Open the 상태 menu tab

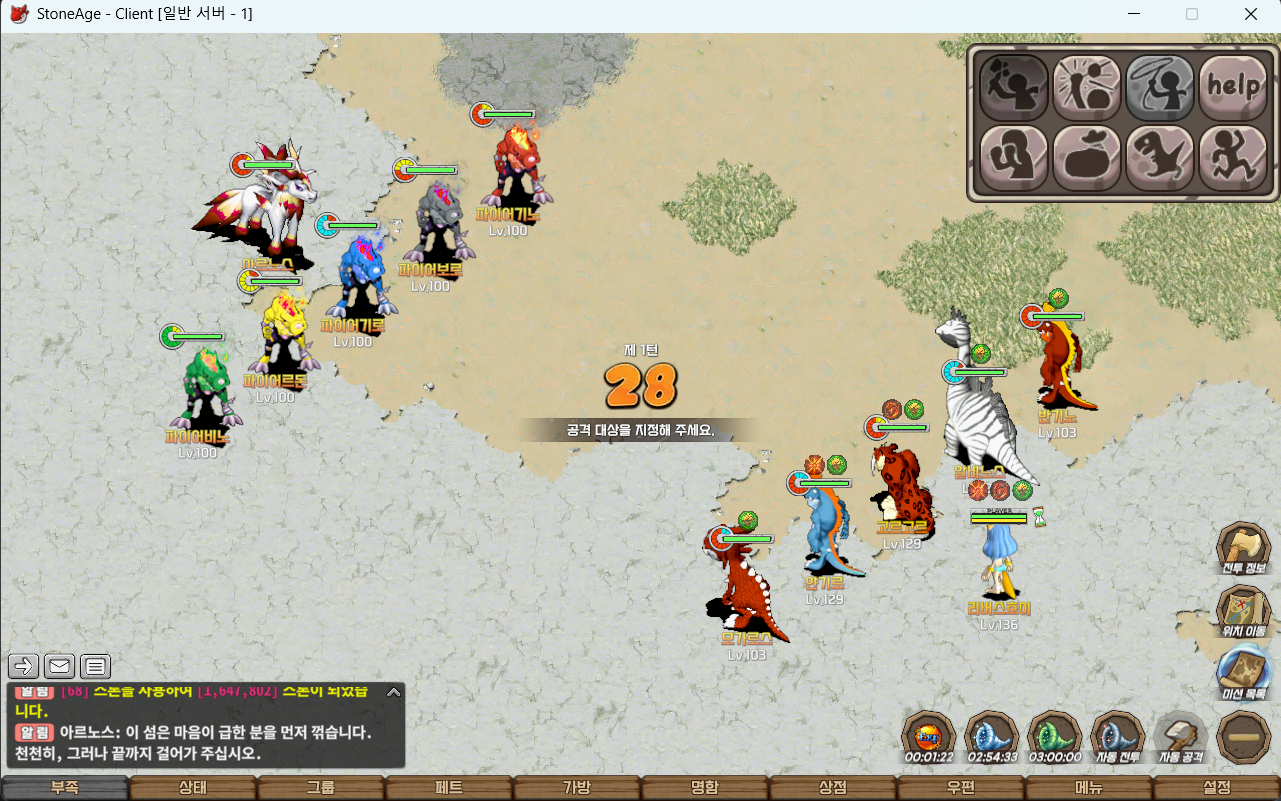(x=192, y=788)
